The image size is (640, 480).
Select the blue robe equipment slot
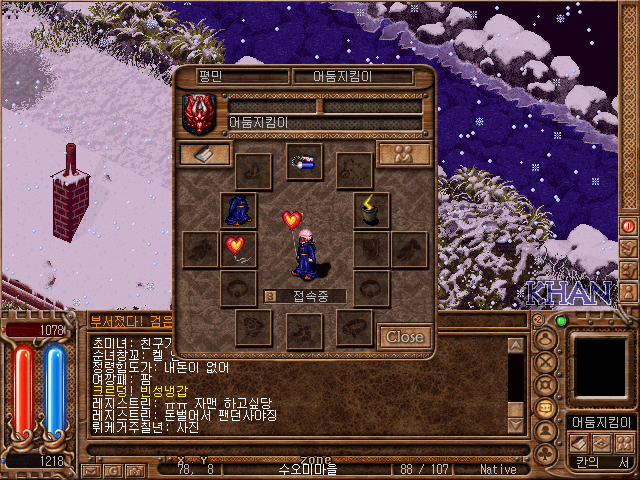click(238, 210)
